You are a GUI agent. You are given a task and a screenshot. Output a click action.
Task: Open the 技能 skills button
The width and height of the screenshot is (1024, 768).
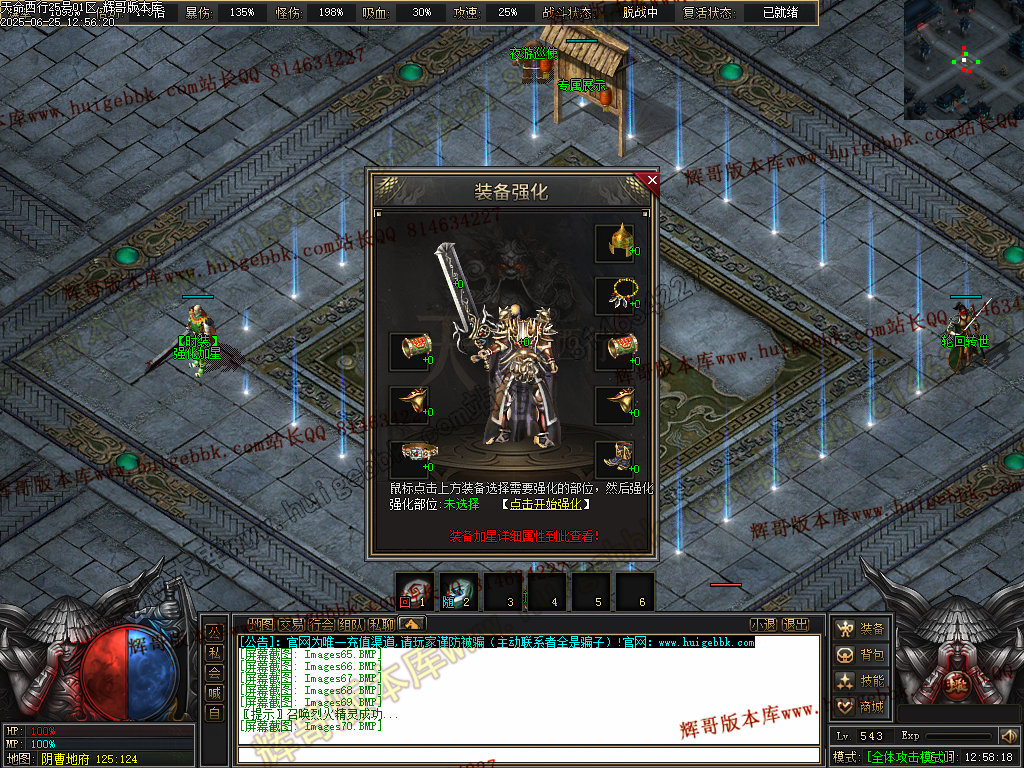[x=862, y=681]
